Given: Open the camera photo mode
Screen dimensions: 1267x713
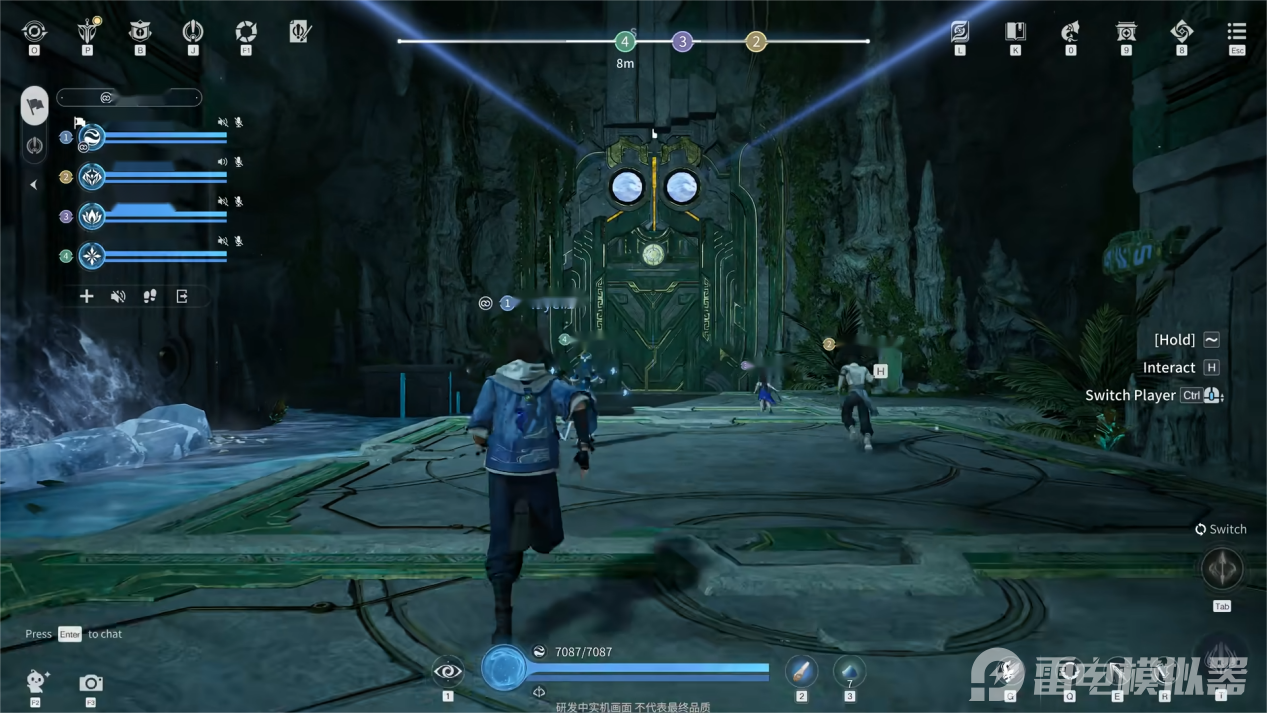Looking at the screenshot, I should click(x=91, y=683).
